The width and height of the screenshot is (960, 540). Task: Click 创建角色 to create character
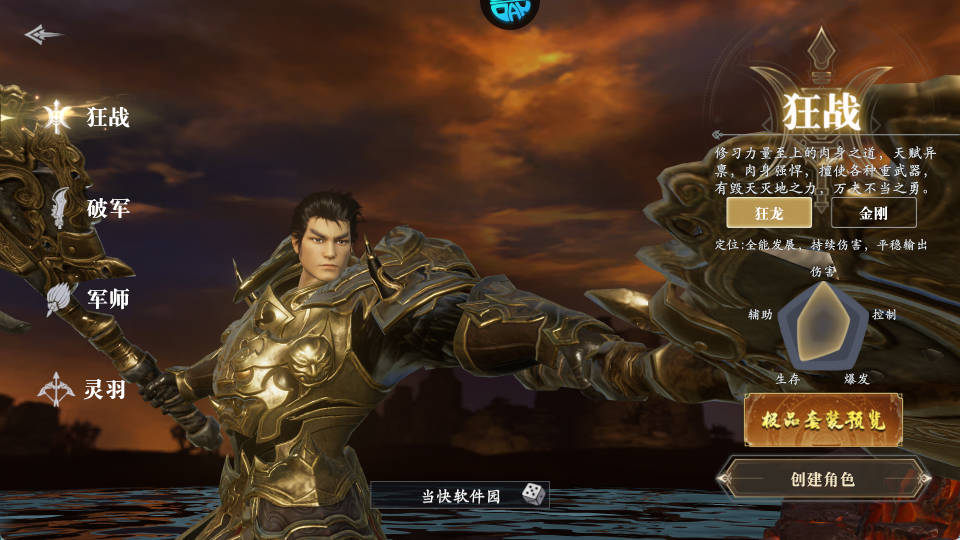[823, 479]
